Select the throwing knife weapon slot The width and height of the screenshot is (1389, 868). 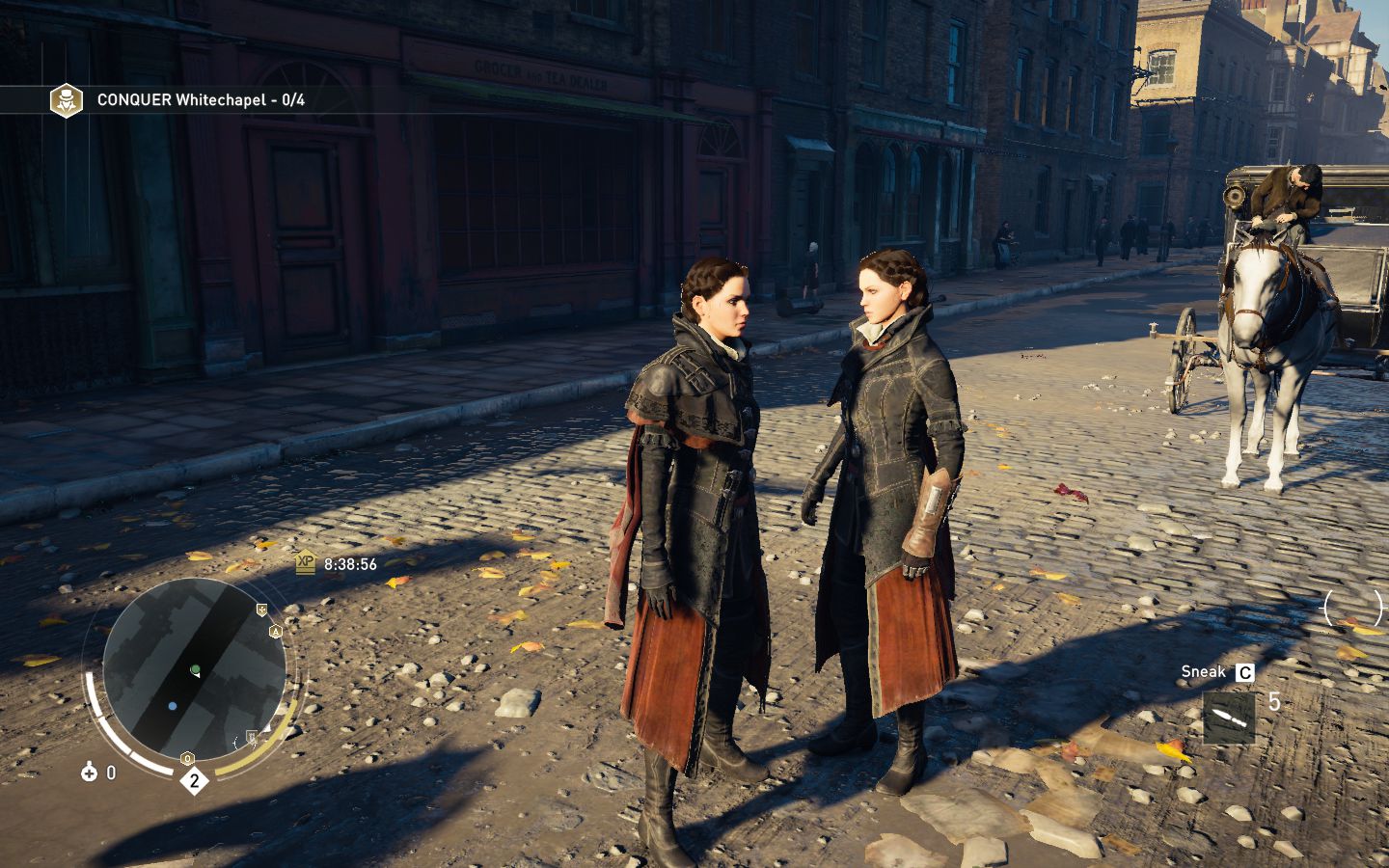[1229, 718]
